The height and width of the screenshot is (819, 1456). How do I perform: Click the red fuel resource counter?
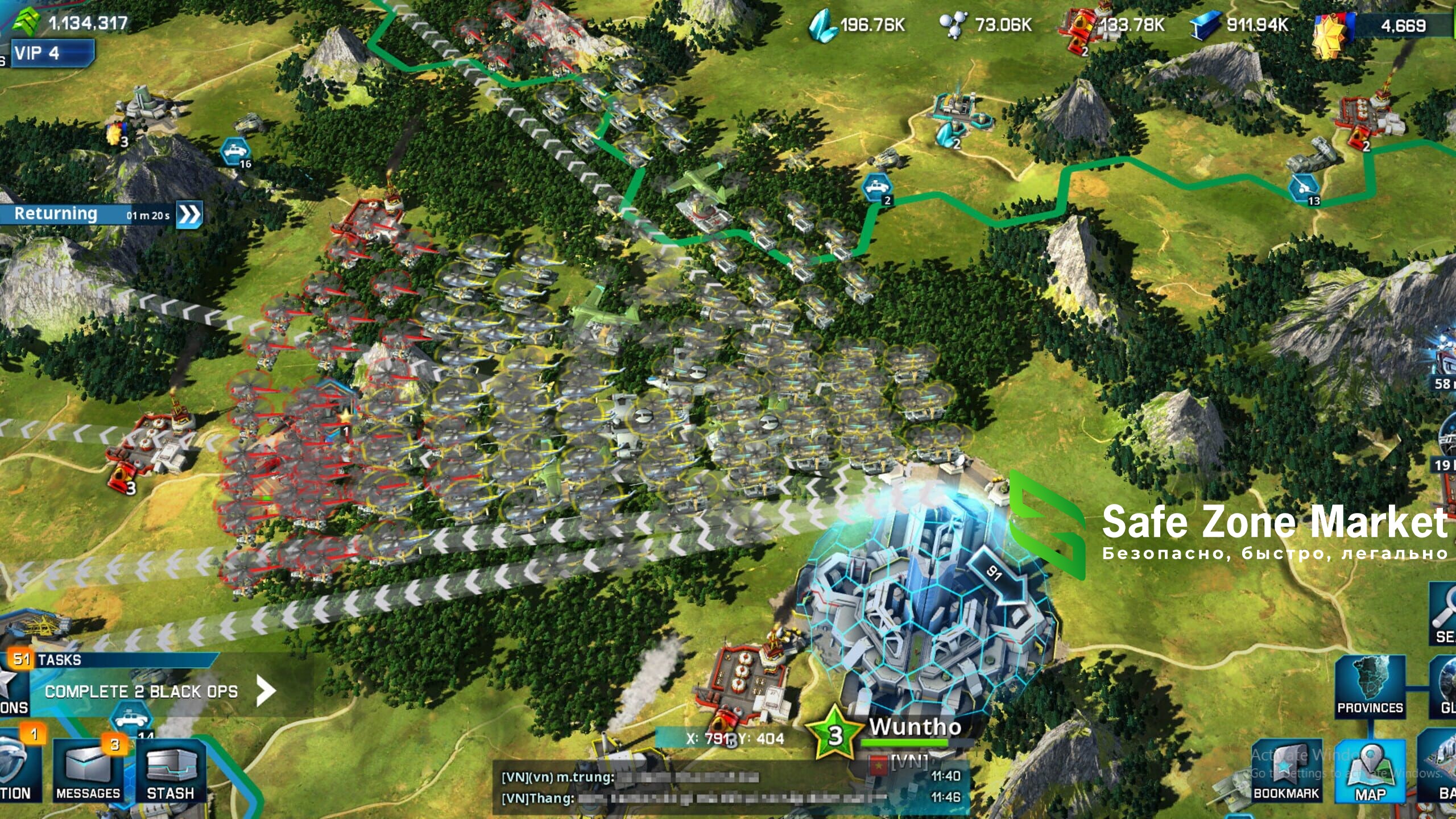[x=1115, y=25]
